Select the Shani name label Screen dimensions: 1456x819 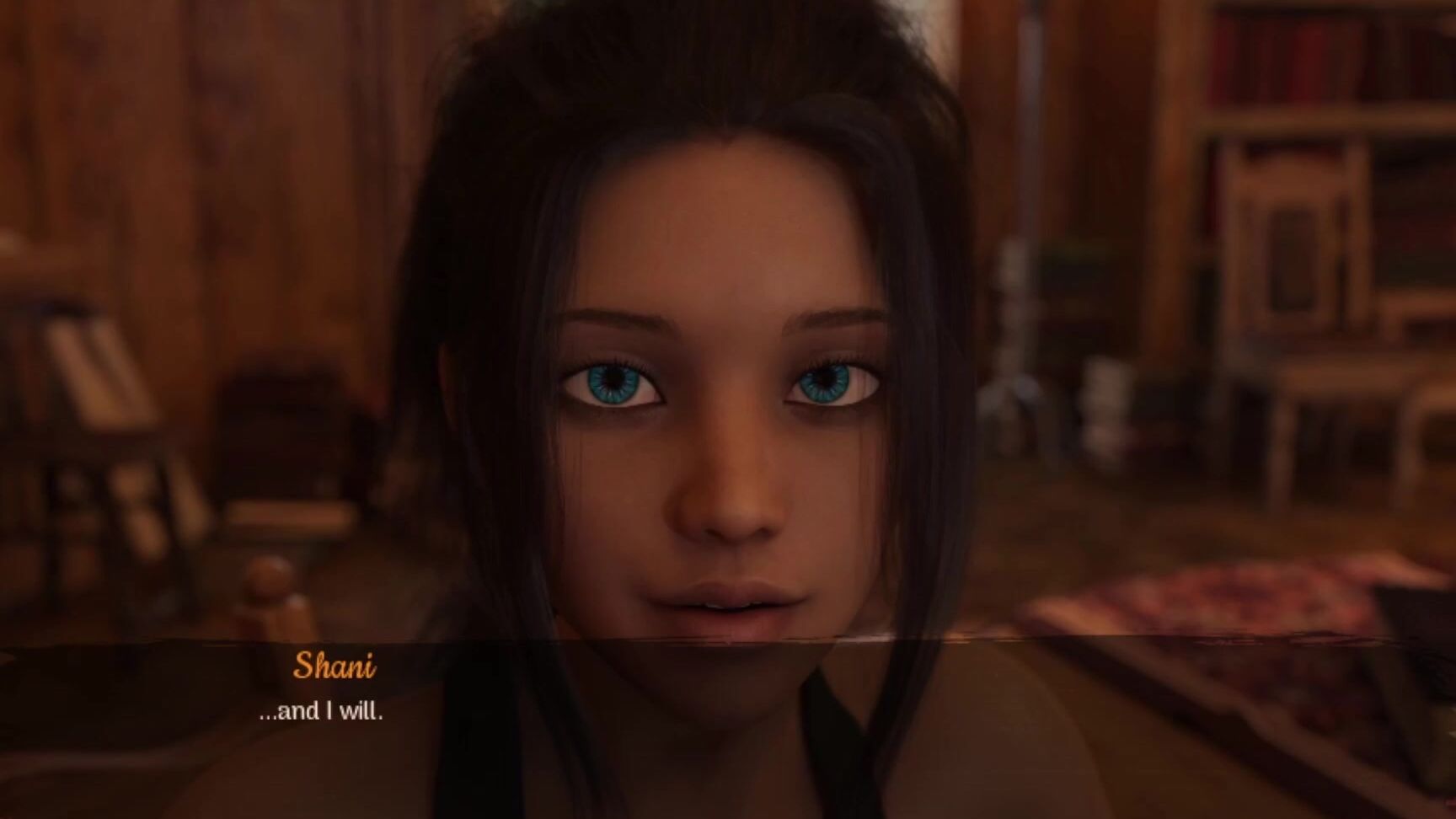click(335, 668)
